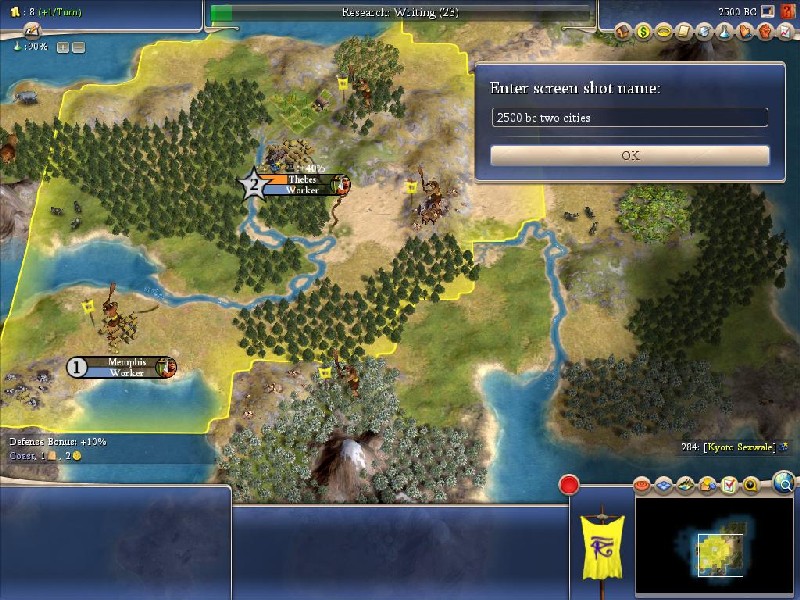Click the minimap to move the camera
This screenshot has height=600, width=800.
tap(714, 545)
